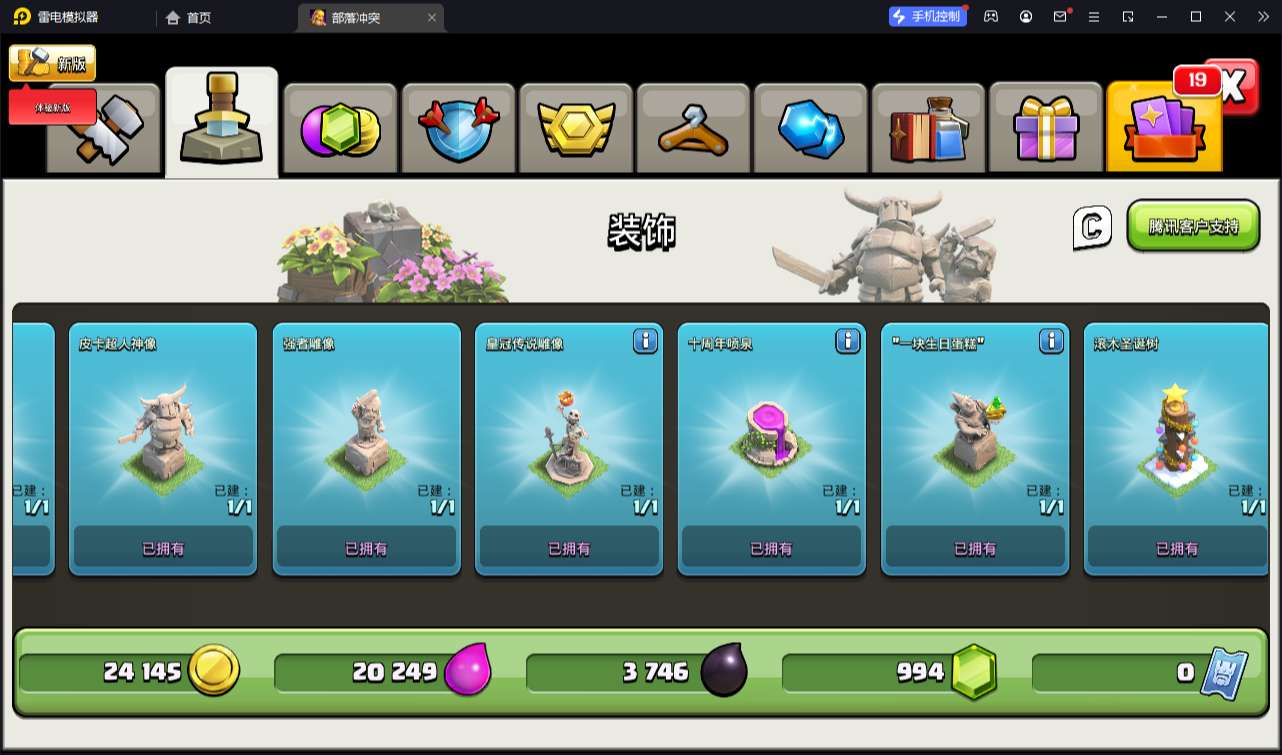Show info for the 皇冠传说雕像 statue
Viewport: 1282px width, 755px height.
pyautogui.click(x=645, y=342)
